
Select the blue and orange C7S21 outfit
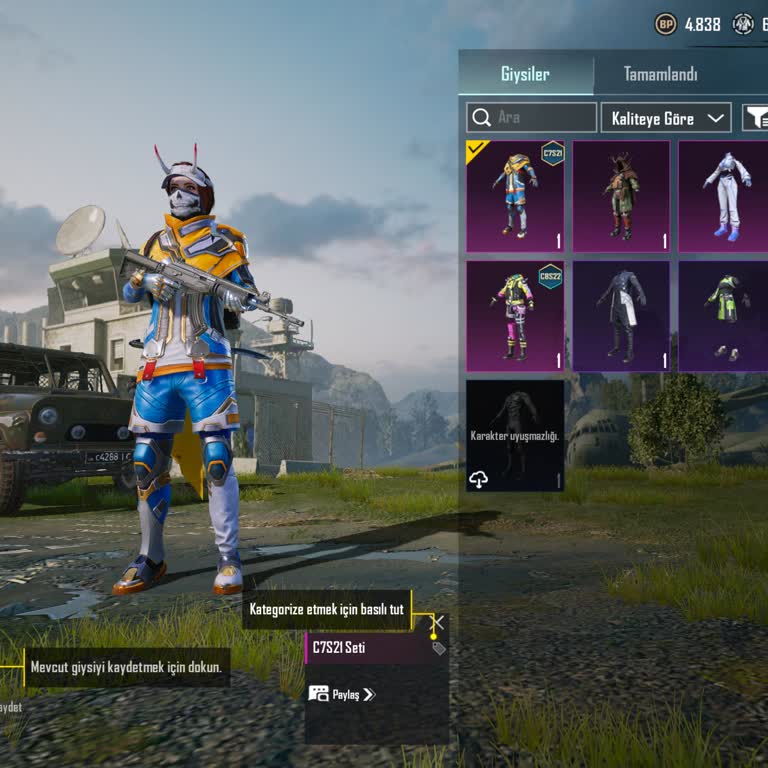click(515, 196)
